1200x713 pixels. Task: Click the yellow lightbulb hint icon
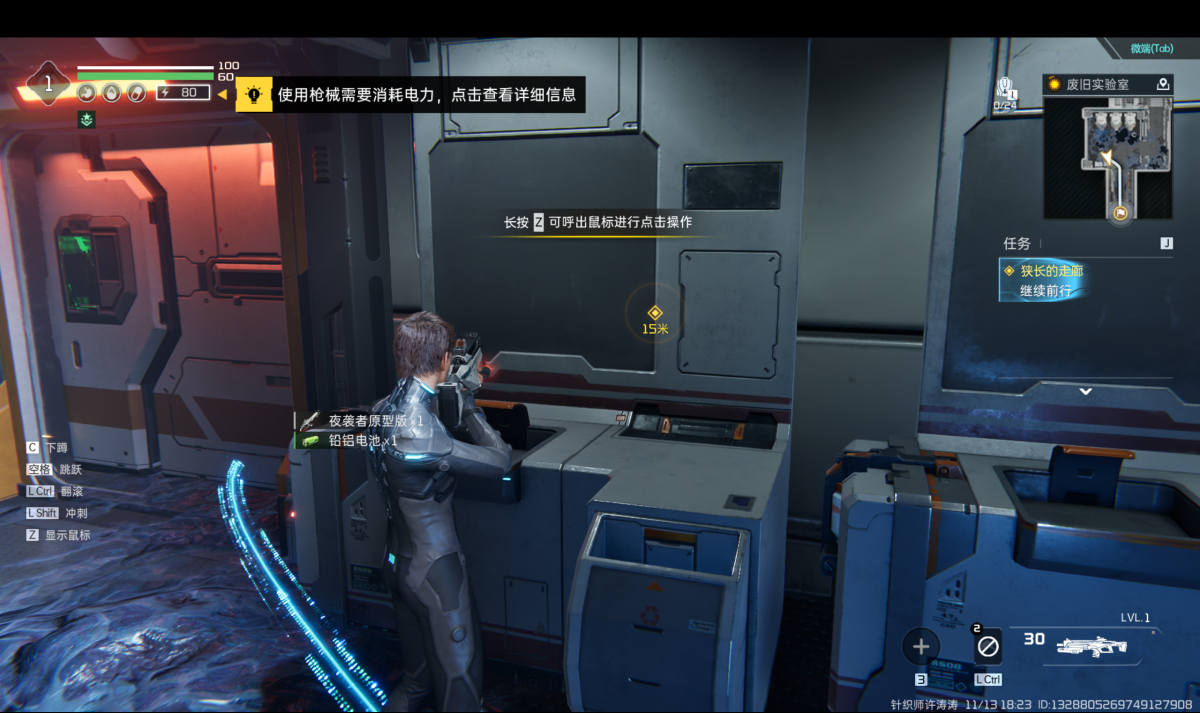pos(254,95)
